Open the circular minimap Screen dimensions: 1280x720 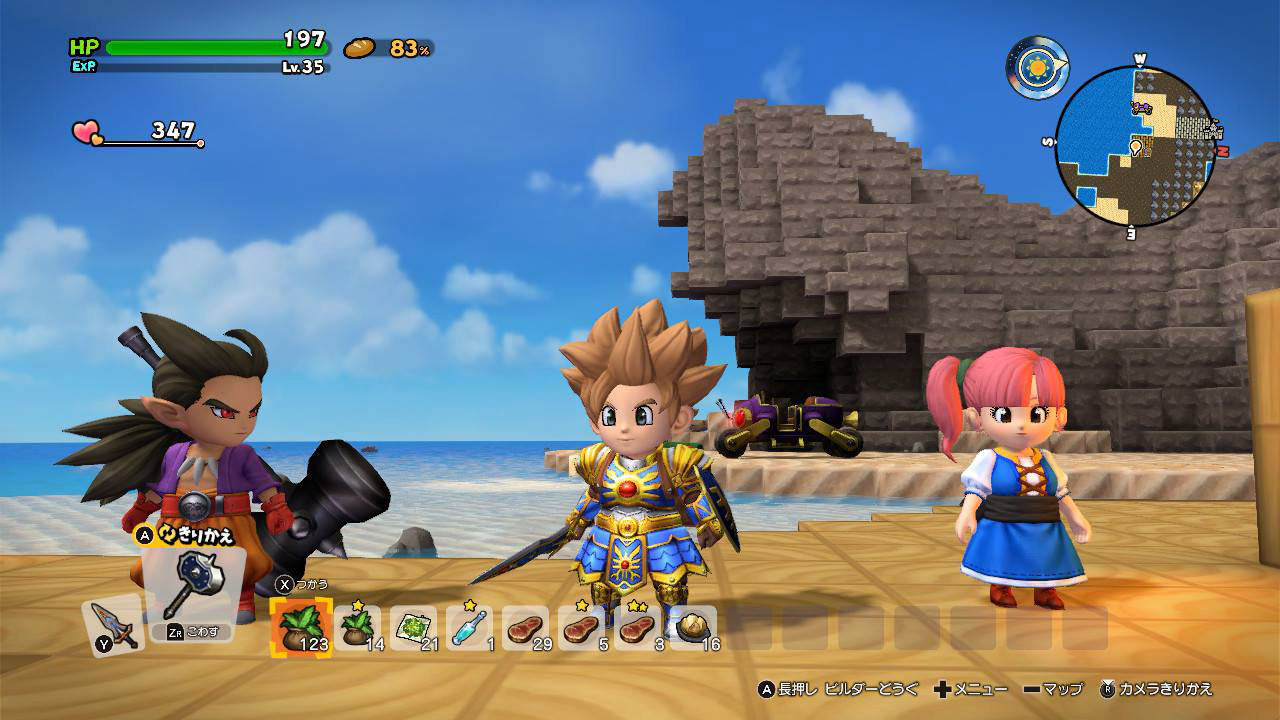[x=1135, y=147]
